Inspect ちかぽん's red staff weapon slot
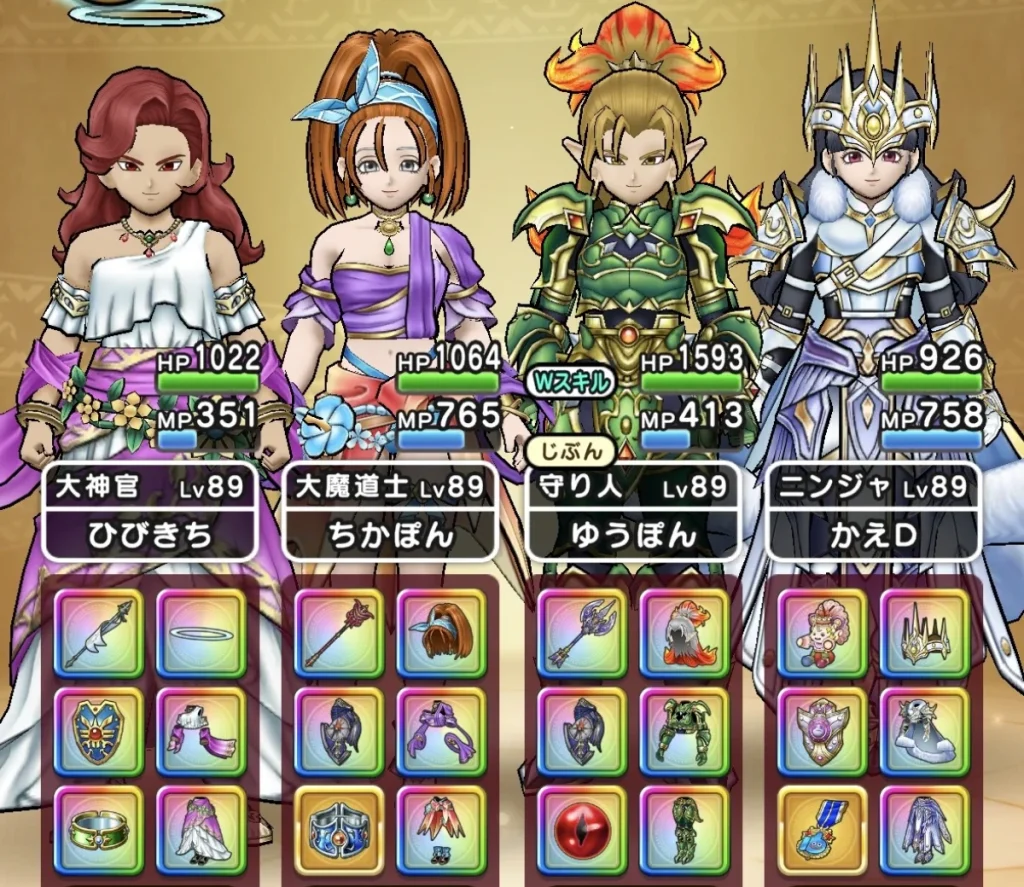 [341, 634]
